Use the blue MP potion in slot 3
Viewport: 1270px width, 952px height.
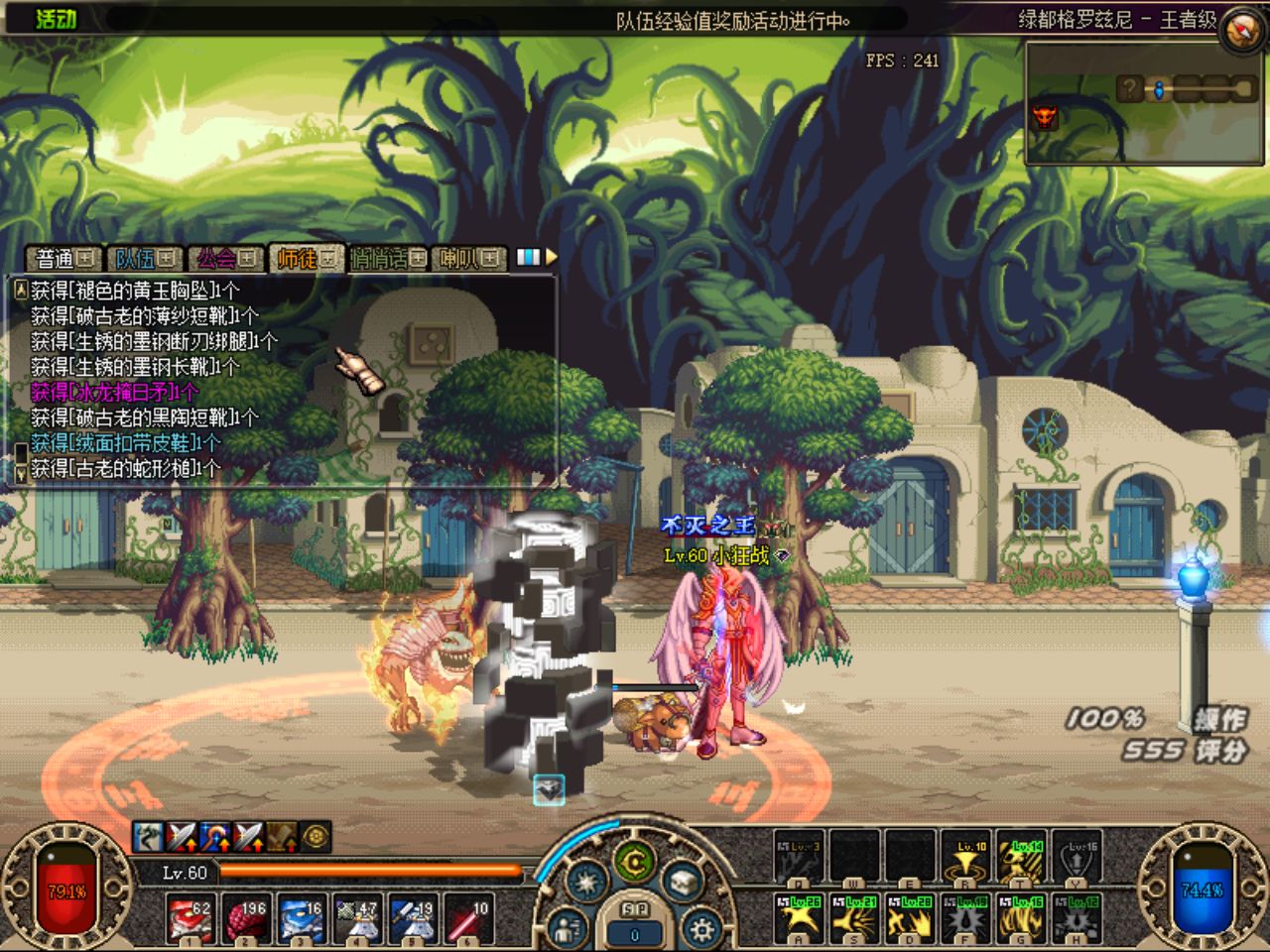coord(300,918)
